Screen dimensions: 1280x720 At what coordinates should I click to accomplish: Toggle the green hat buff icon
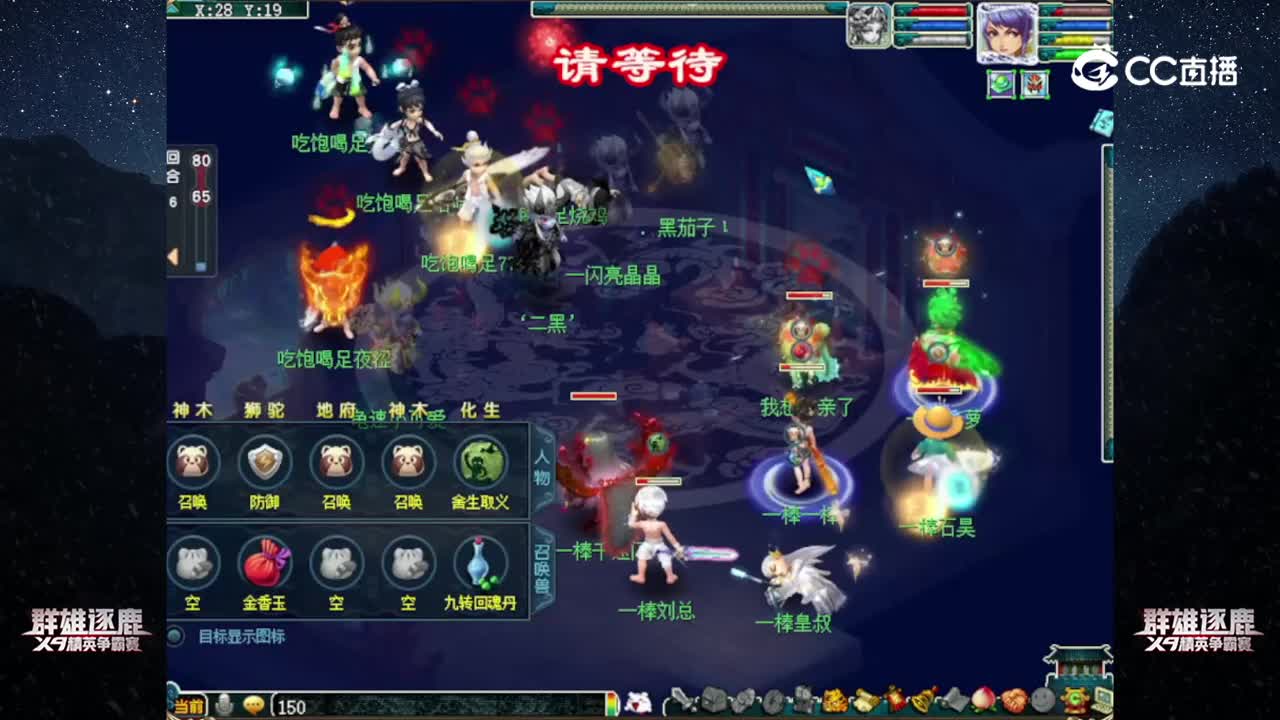(1000, 86)
